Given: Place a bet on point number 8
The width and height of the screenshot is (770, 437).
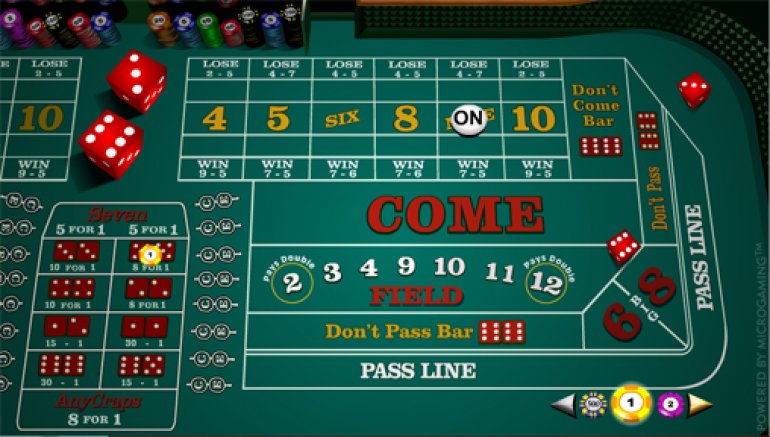Looking at the screenshot, I should [x=405, y=119].
